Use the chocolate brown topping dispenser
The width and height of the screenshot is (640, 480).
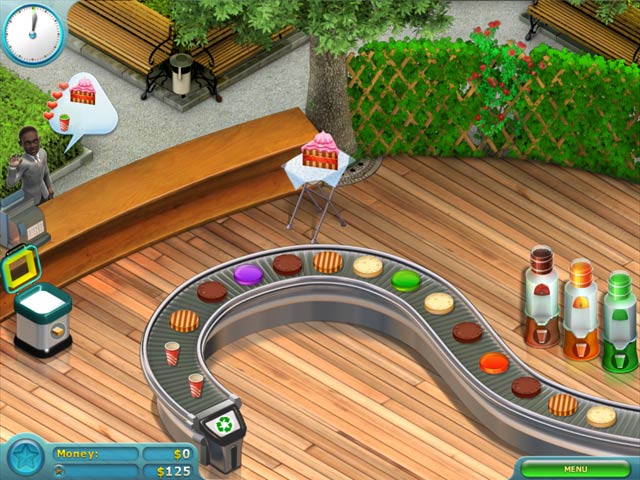542,297
